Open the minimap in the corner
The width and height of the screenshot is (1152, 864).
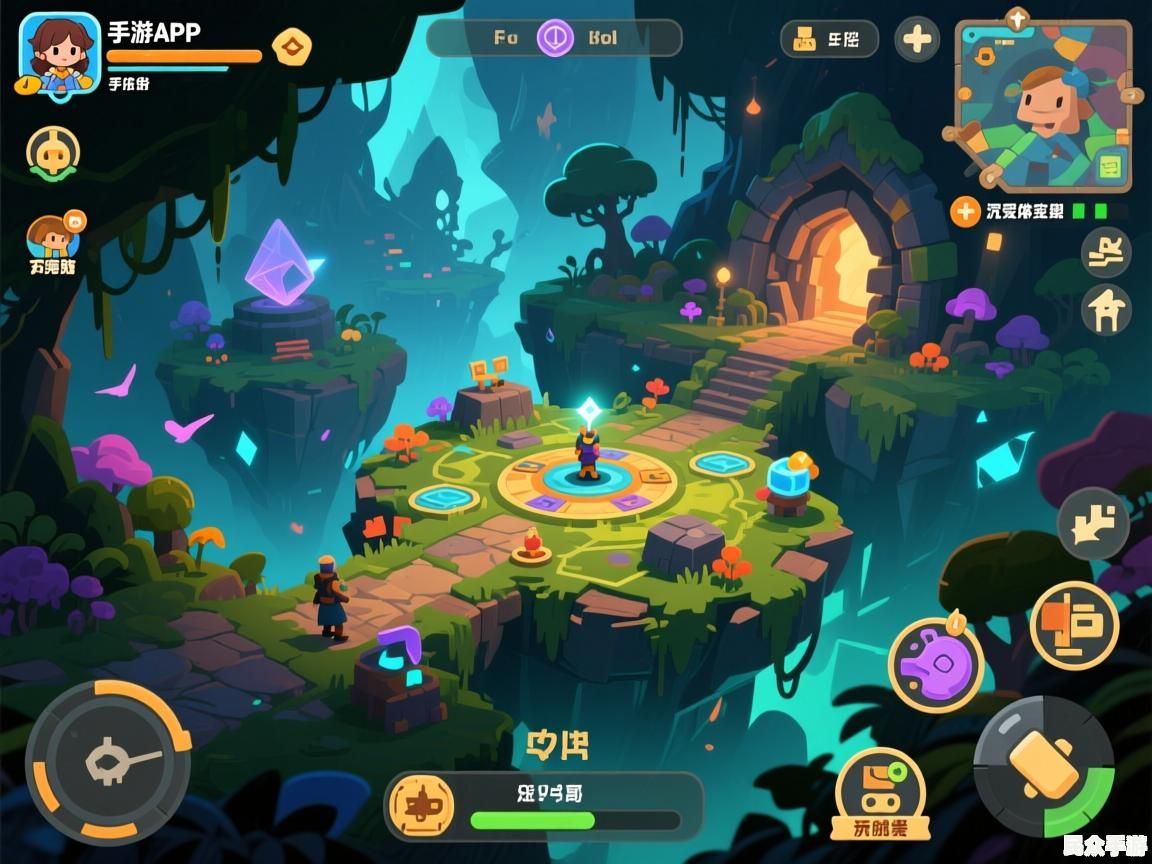(1043, 104)
